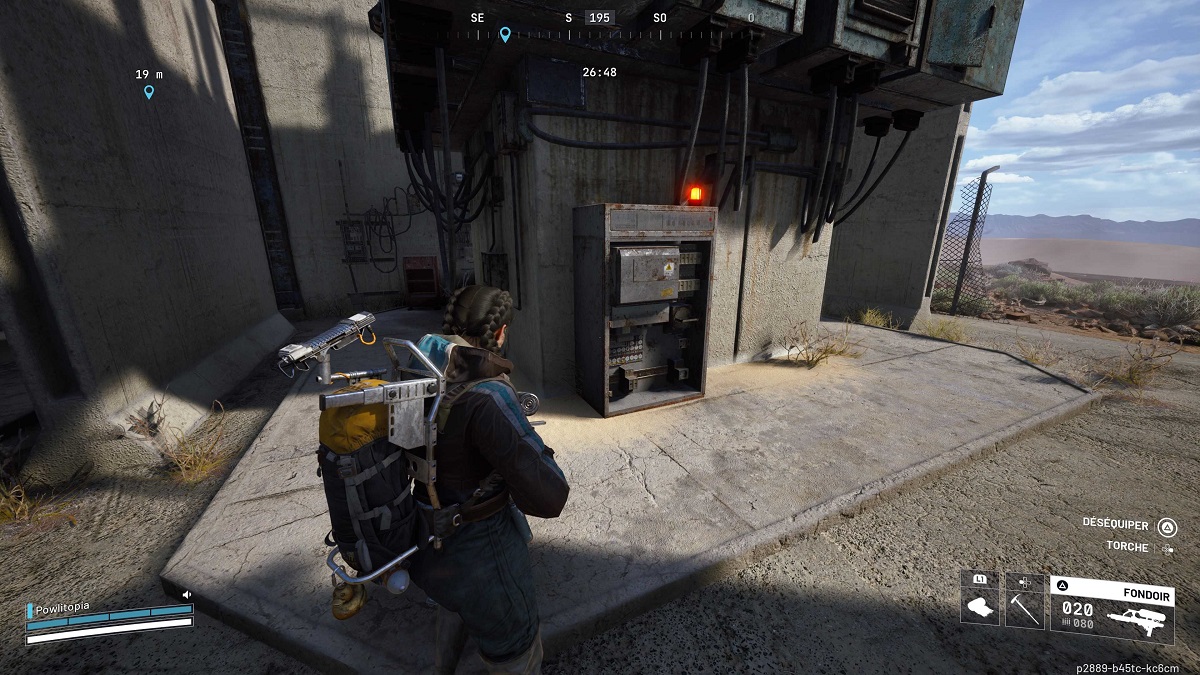Choose the pickaxe tool slot
The image size is (1200, 675).
click(x=1025, y=603)
